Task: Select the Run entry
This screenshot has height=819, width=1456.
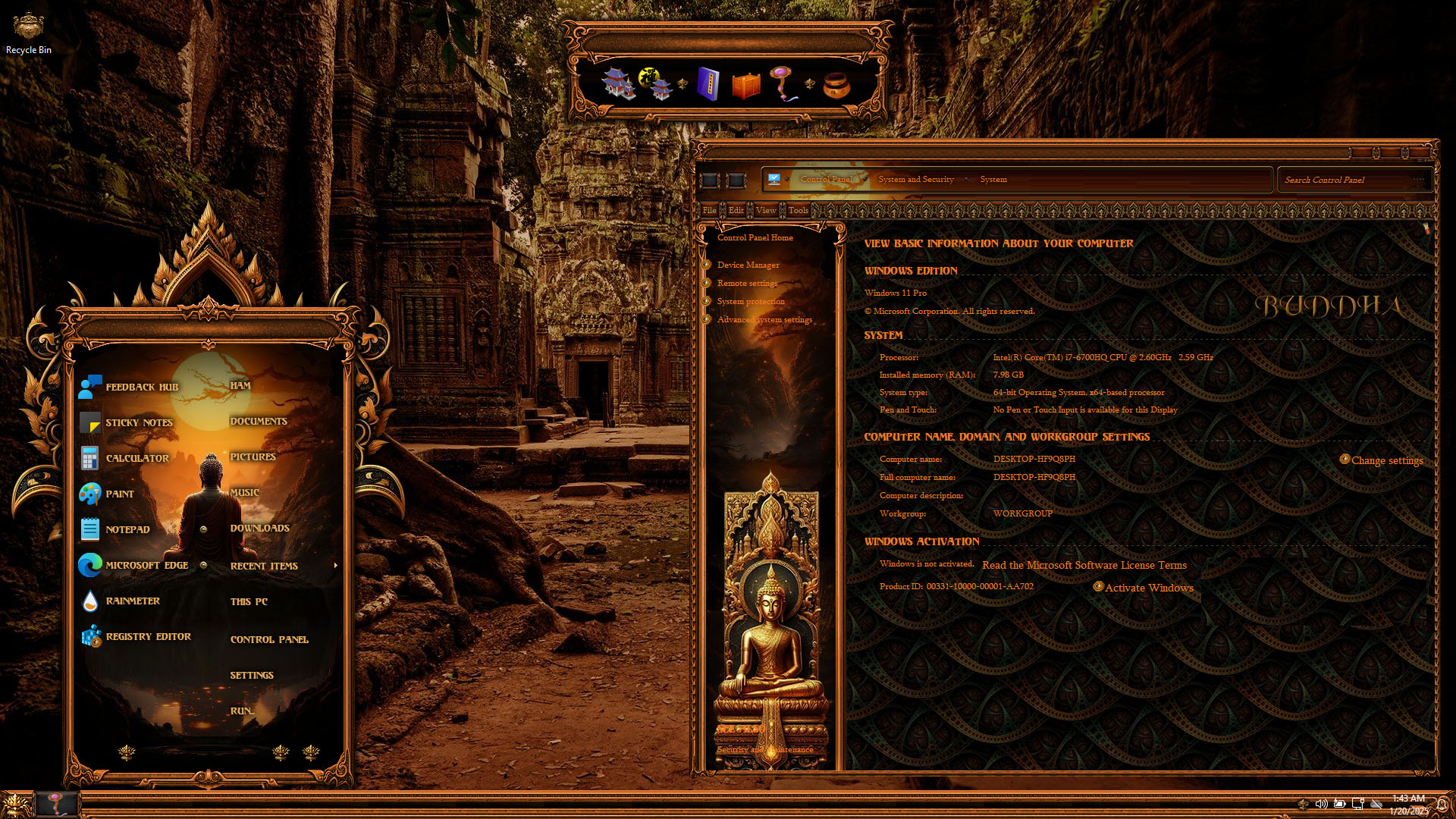Action: tap(241, 711)
